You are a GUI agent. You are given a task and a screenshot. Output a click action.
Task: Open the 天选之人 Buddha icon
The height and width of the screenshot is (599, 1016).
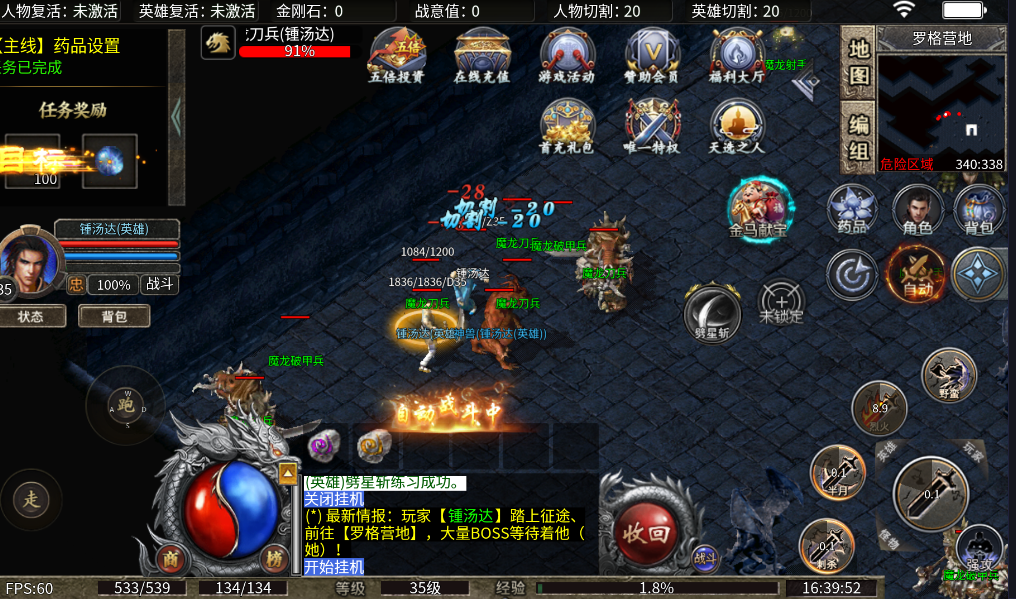tap(737, 126)
